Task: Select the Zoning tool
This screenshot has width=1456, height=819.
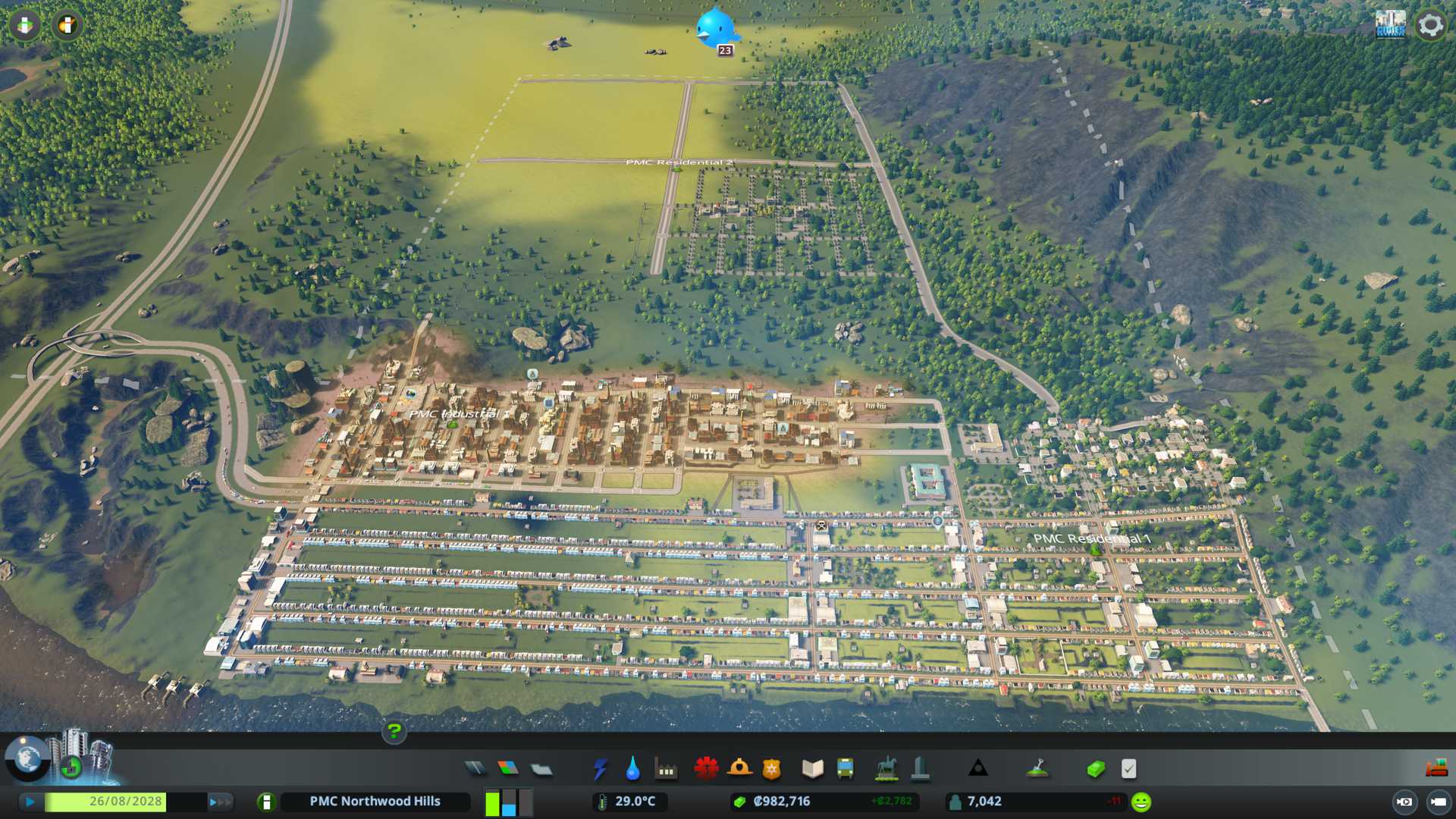Action: (x=508, y=769)
